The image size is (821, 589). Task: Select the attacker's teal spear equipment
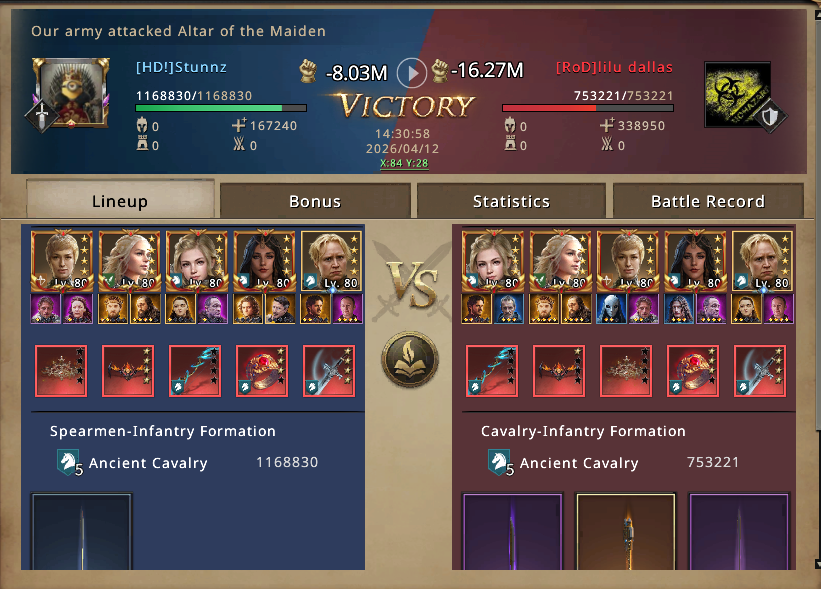[195, 371]
